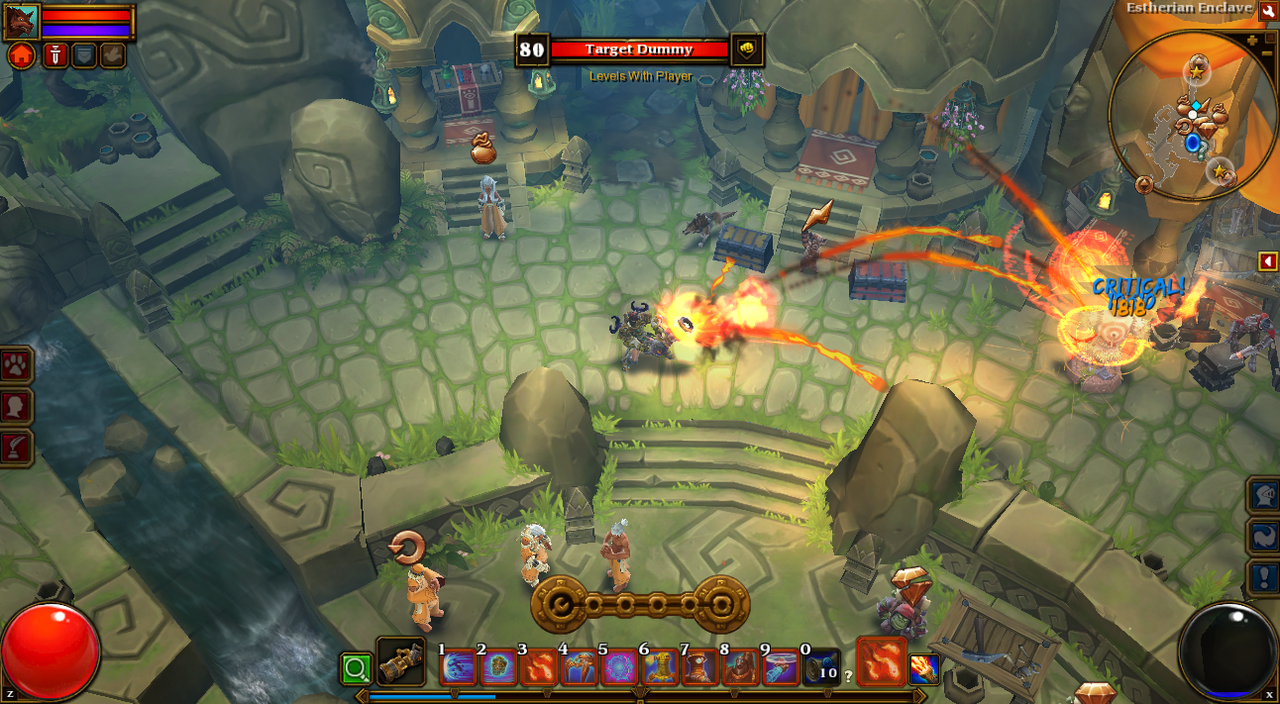Set pet to aggressive sword stance

click(x=55, y=55)
